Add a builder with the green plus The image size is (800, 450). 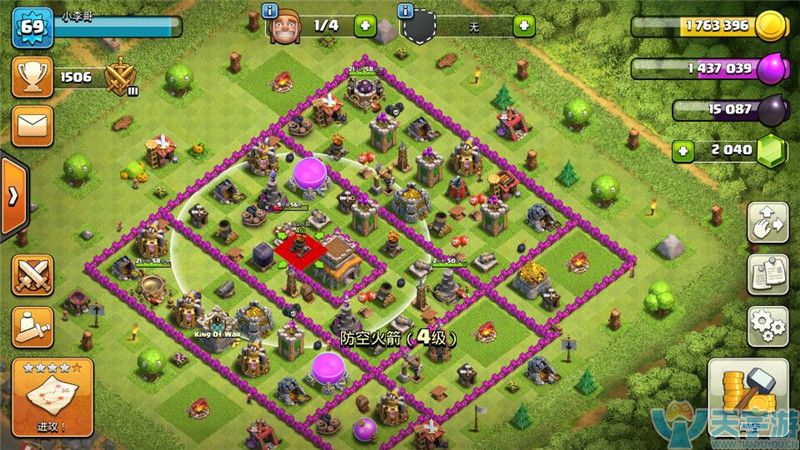tap(364, 25)
